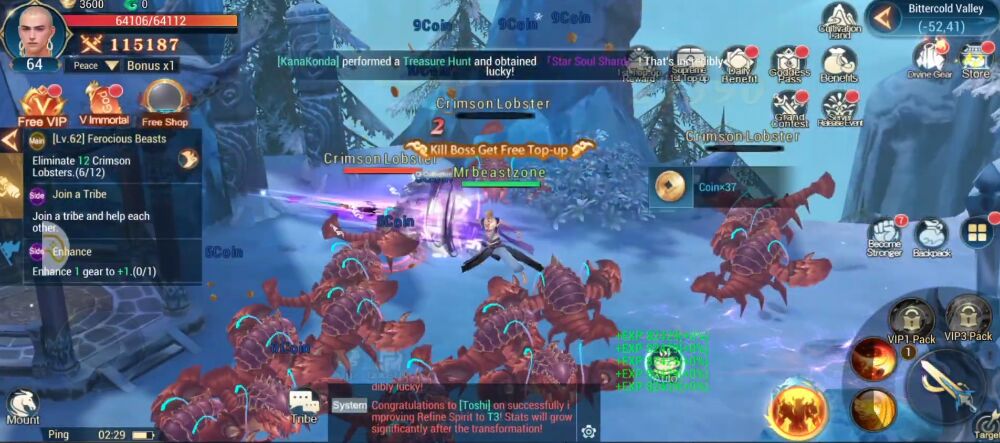Open the Daily Benefit rewards
Viewport: 1000px width, 443px height.
(739, 64)
